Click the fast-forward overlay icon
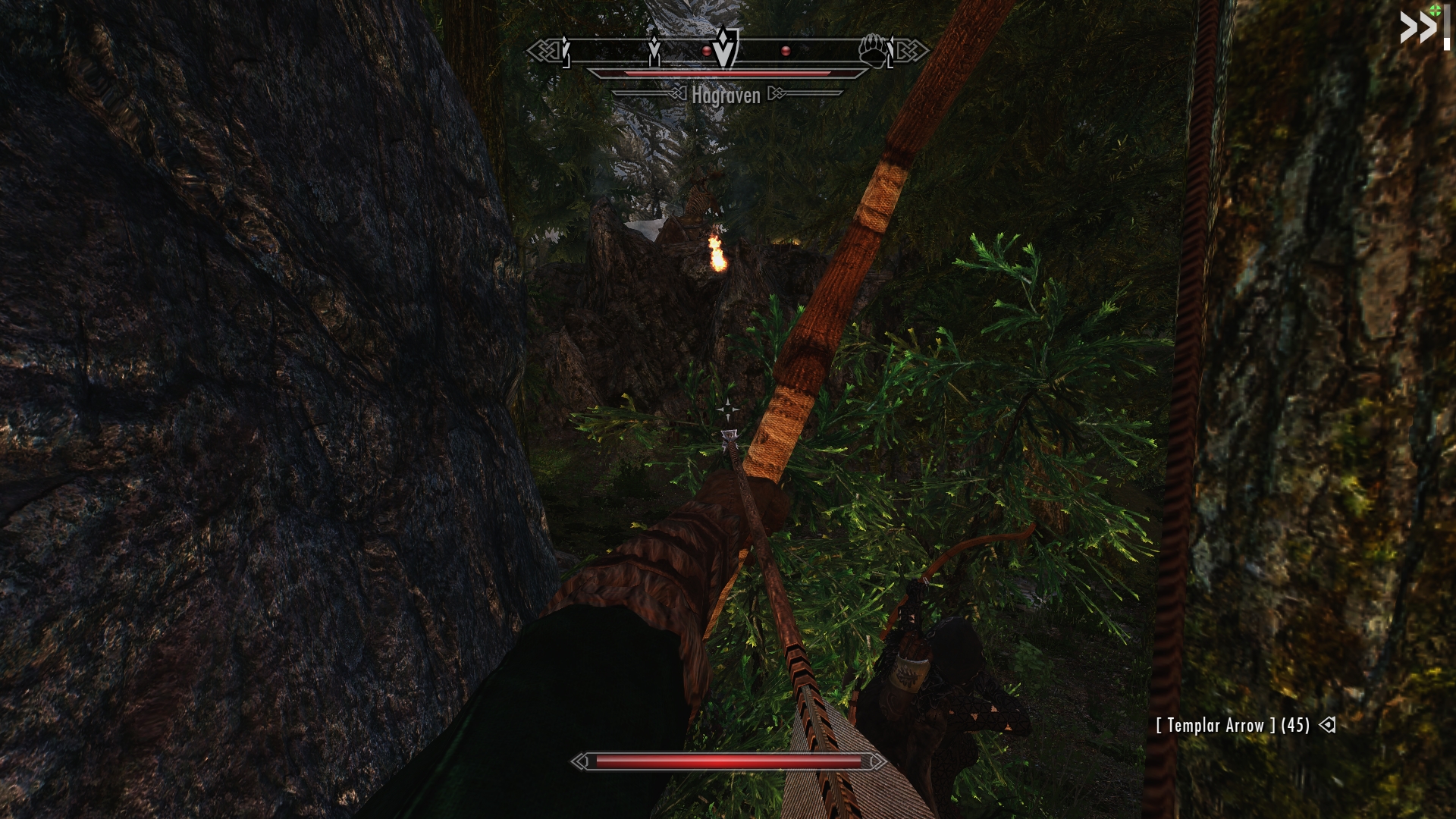Image resolution: width=1456 pixels, height=819 pixels. click(x=1419, y=29)
